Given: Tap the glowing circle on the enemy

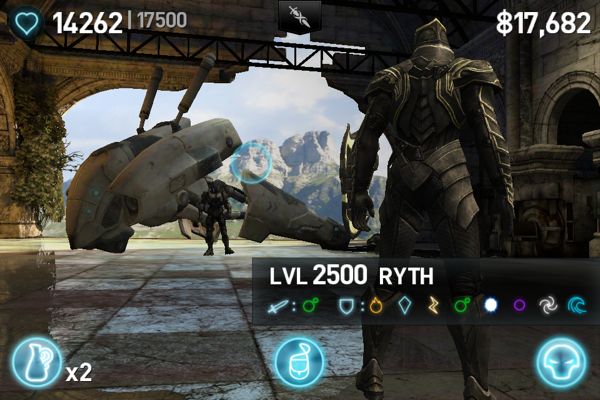Looking at the screenshot, I should (250, 162).
